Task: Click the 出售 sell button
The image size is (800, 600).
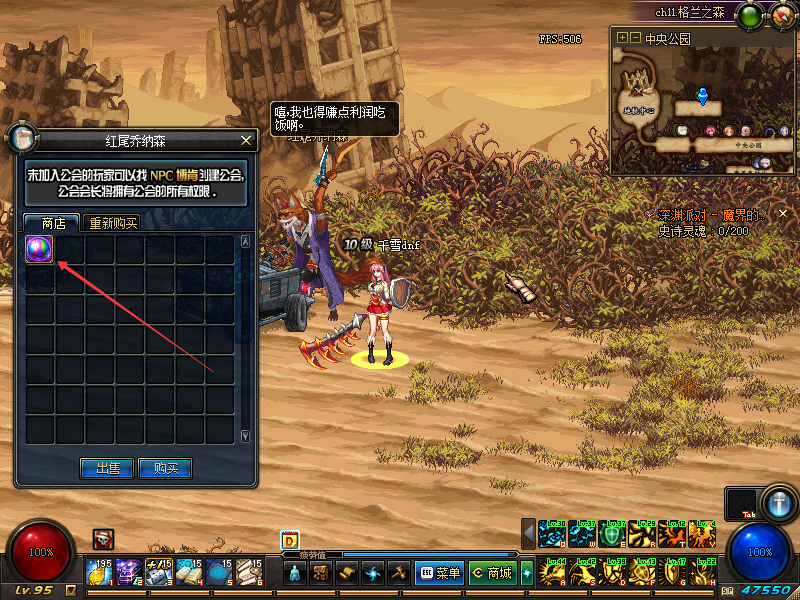Action: (x=107, y=468)
